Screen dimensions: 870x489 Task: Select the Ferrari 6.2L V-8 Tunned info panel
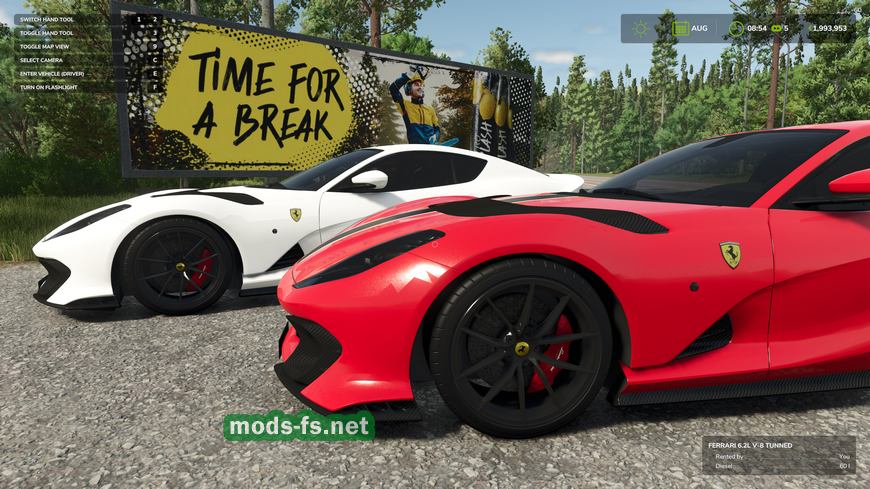point(778,454)
